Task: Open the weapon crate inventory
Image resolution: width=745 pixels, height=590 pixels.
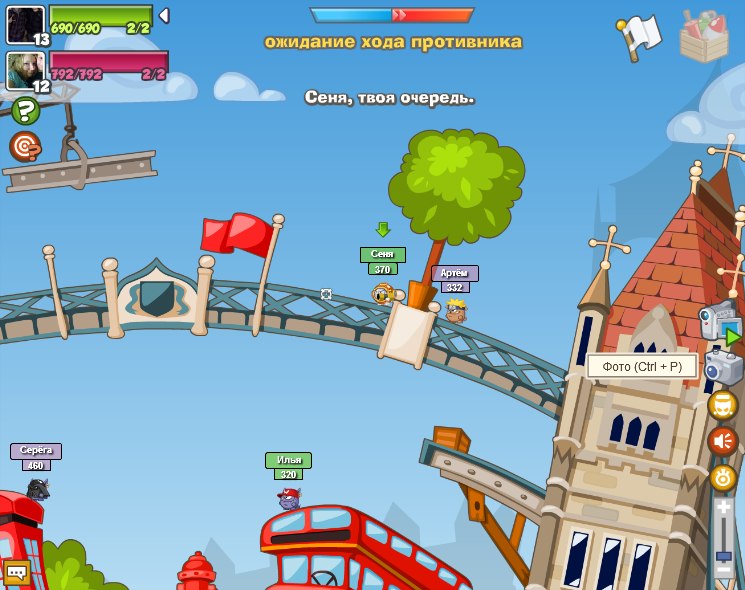Action: (704, 37)
